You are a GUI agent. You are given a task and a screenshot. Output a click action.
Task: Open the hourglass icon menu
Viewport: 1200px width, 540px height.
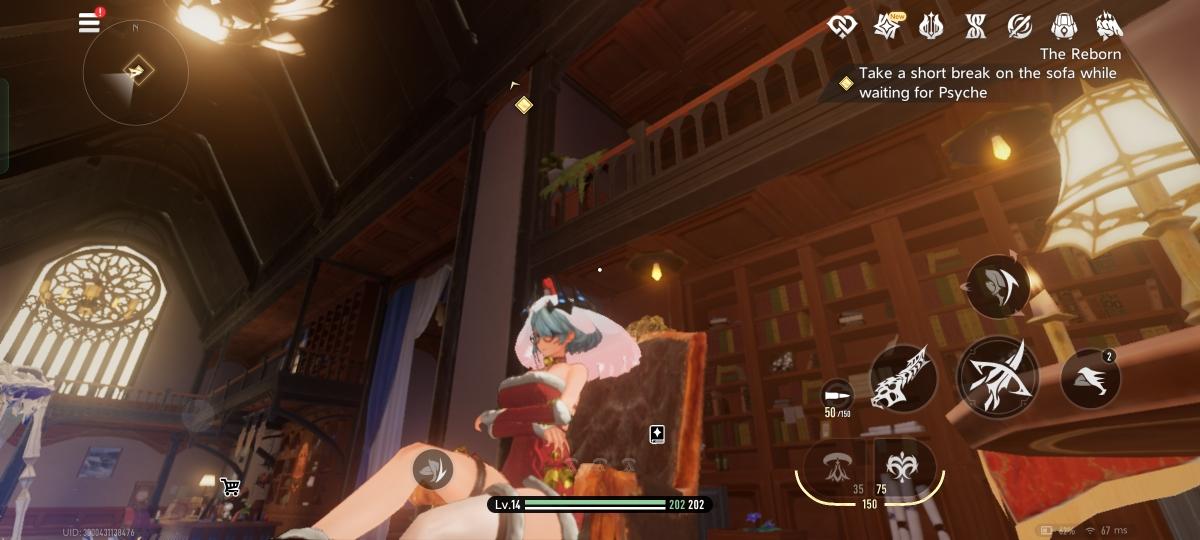tap(975, 26)
